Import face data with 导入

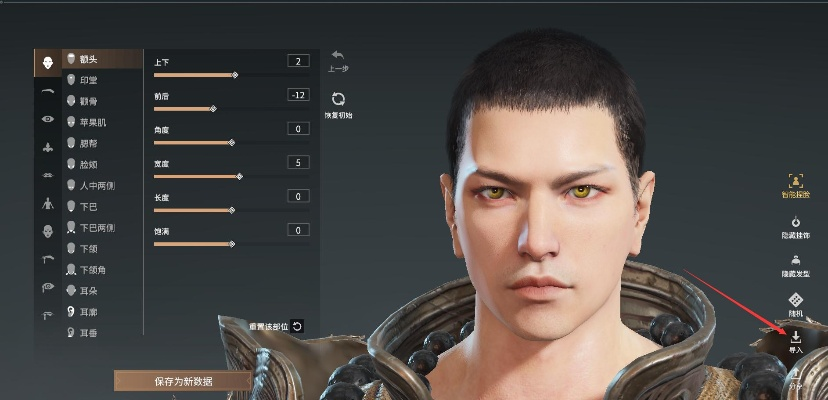click(796, 341)
